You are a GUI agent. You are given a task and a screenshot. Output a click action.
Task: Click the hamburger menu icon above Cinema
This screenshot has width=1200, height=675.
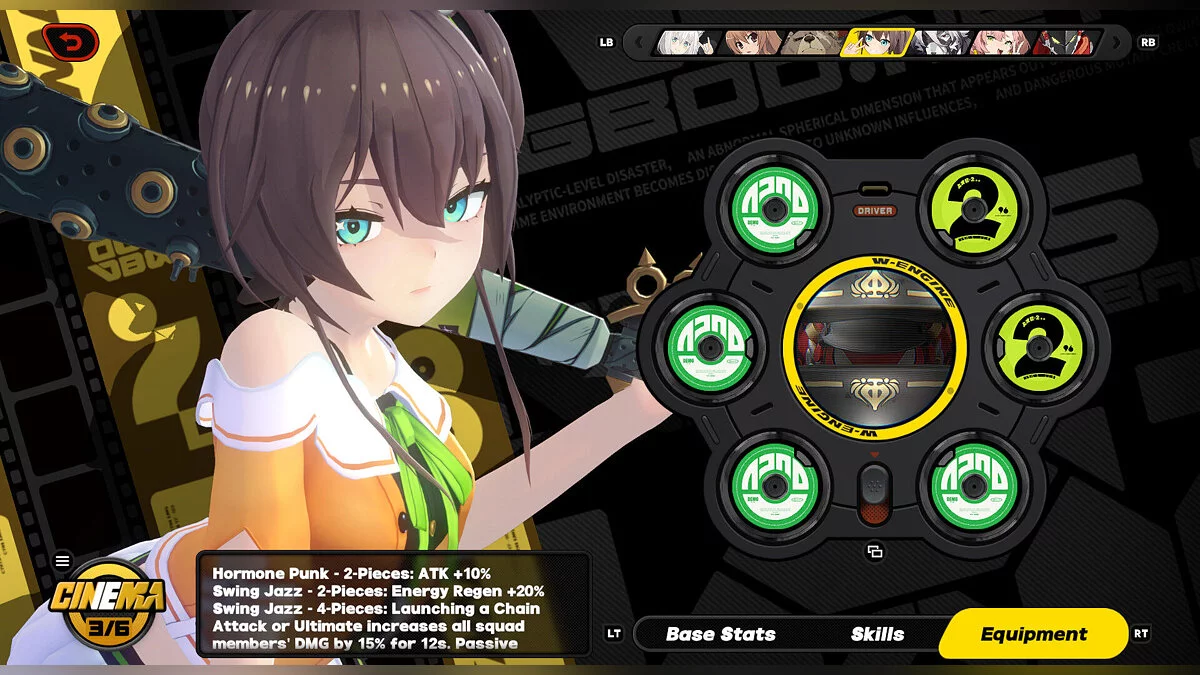pos(63,561)
